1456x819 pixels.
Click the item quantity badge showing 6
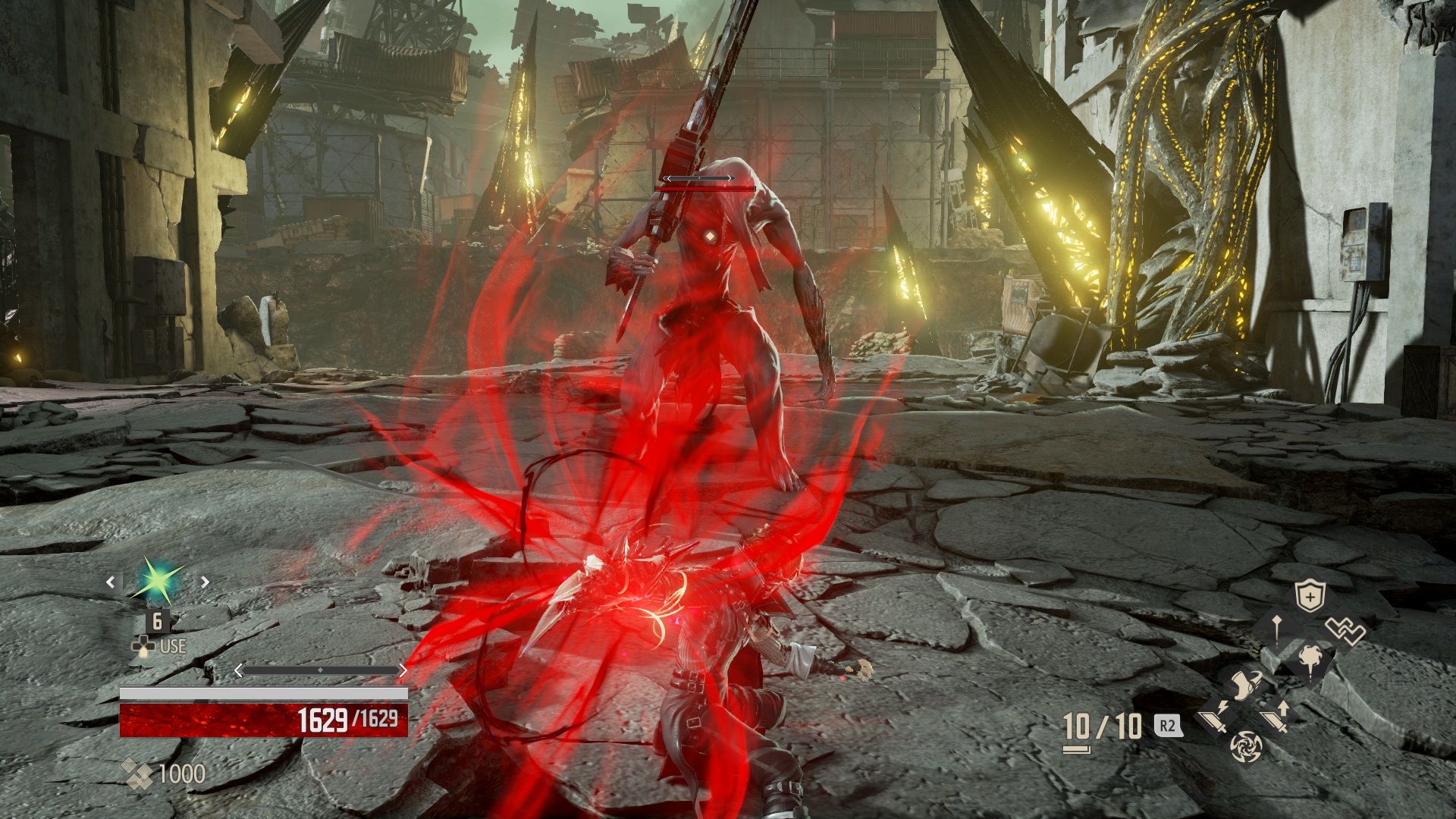[157, 622]
